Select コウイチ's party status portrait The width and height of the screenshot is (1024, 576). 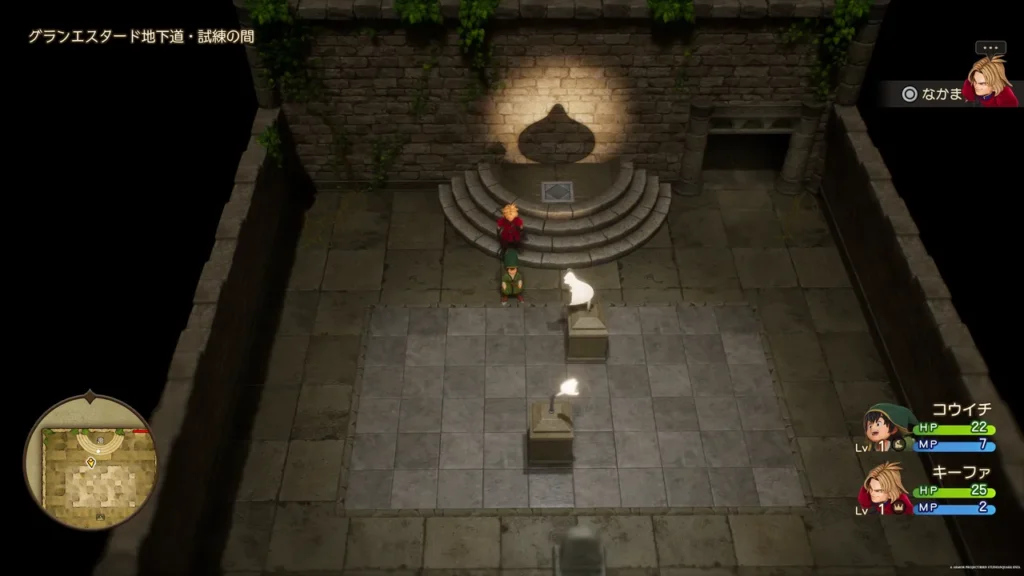[x=889, y=426]
